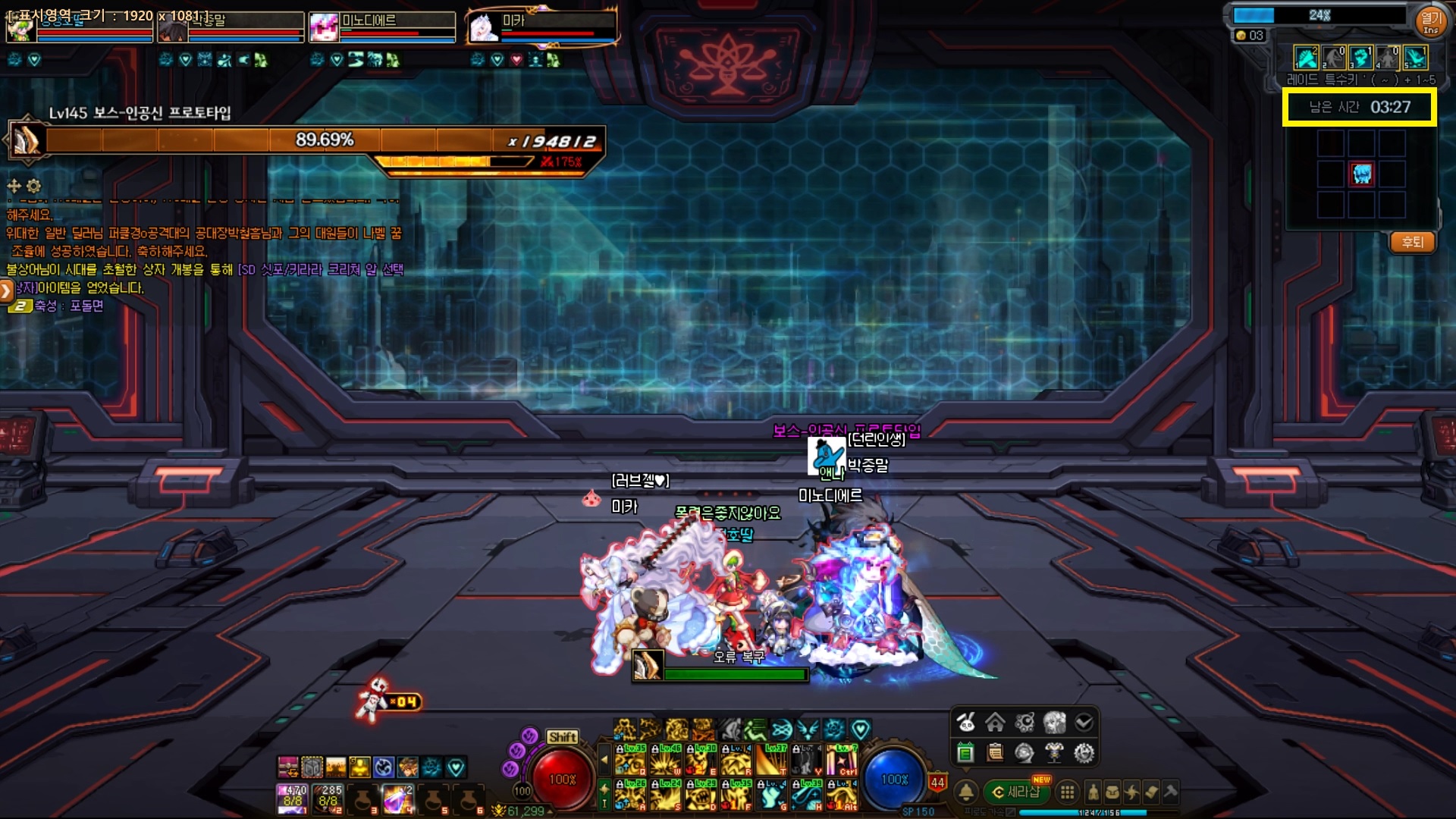Click the 미노디에르 party member portrait
The height and width of the screenshot is (819, 1456).
point(324,28)
